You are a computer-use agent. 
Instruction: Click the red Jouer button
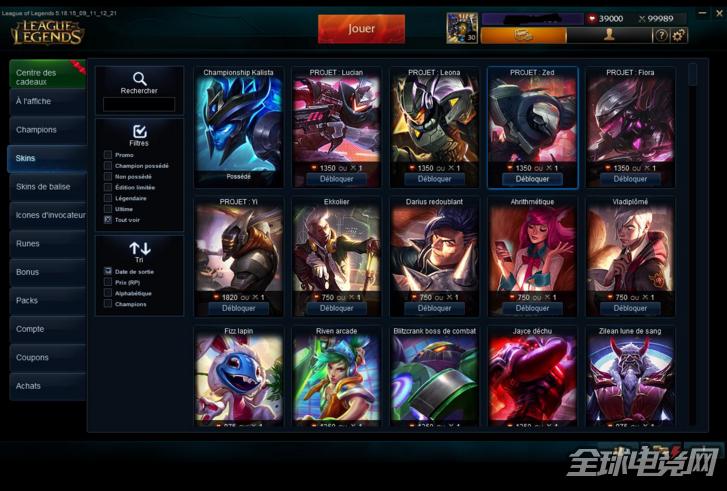[x=361, y=29]
